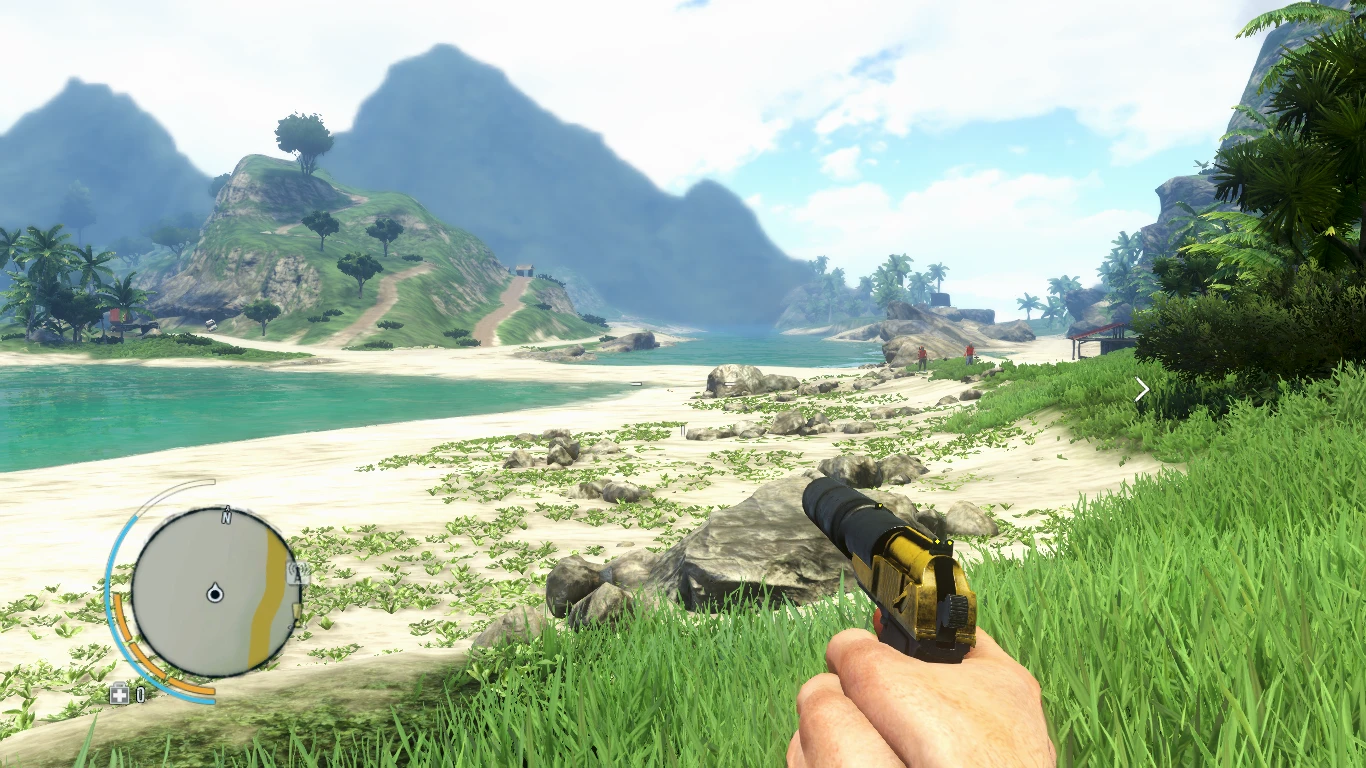Image resolution: width=1366 pixels, height=768 pixels.
Task: Select the medkit icon near the minimap
Action: click(x=119, y=693)
